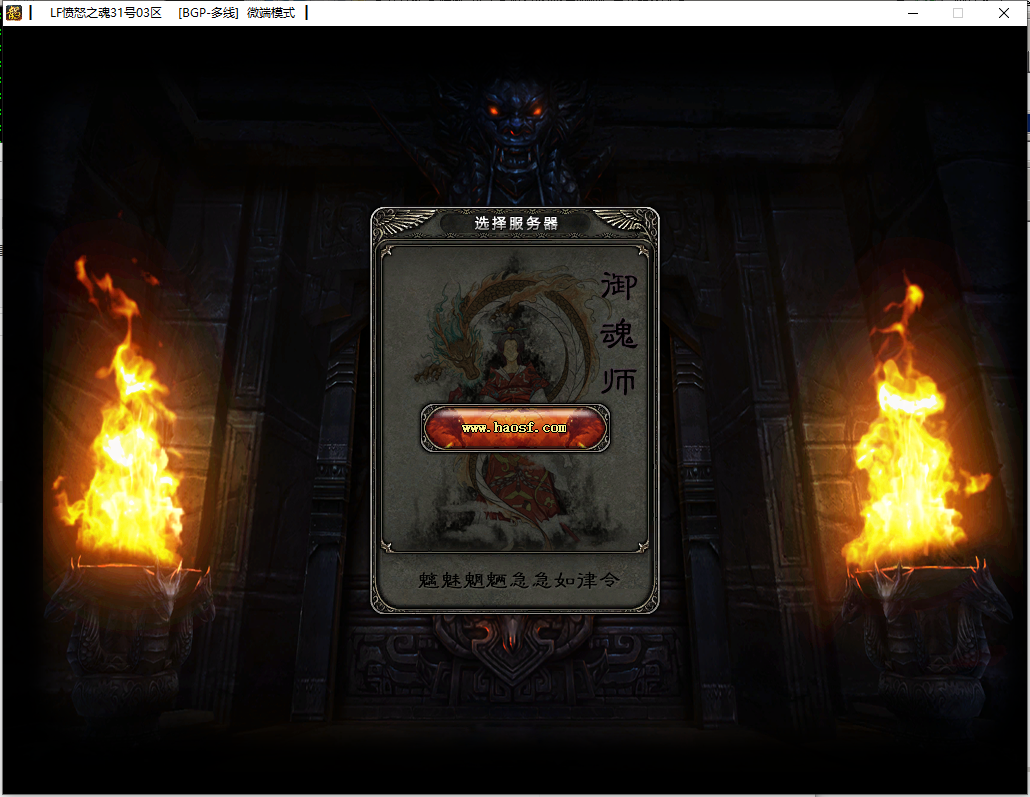Image resolution: width=1030 pixels, height=797 pixels.
Task: Close the game window
Action: [x=1003, y=13]
